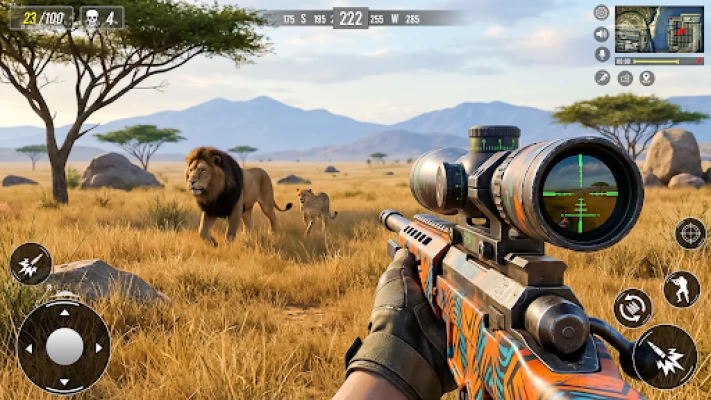
Task: Tap the slashed bullet icon under the speaker icons
Action: [602, 78]
